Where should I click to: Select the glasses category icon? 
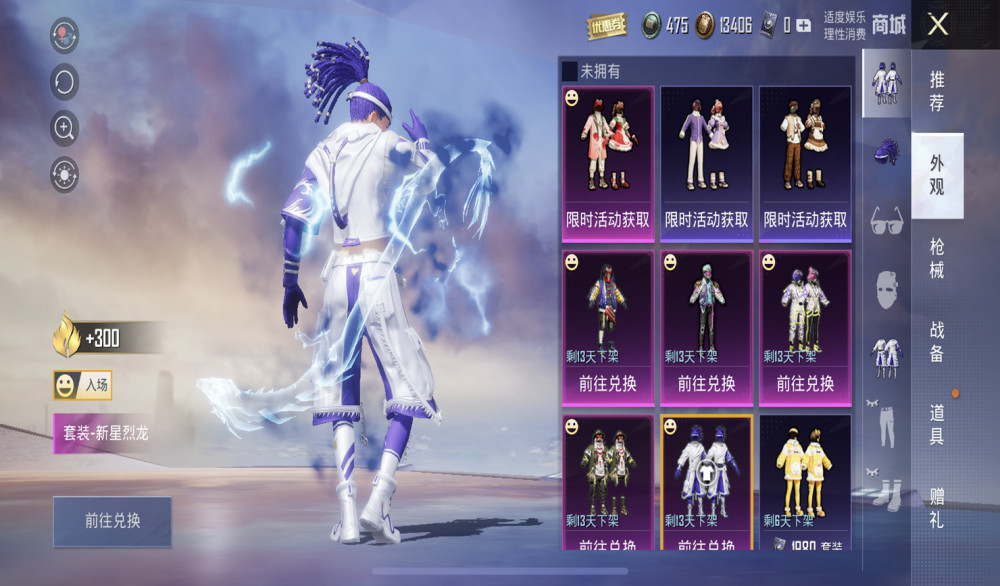coord(886,218)
